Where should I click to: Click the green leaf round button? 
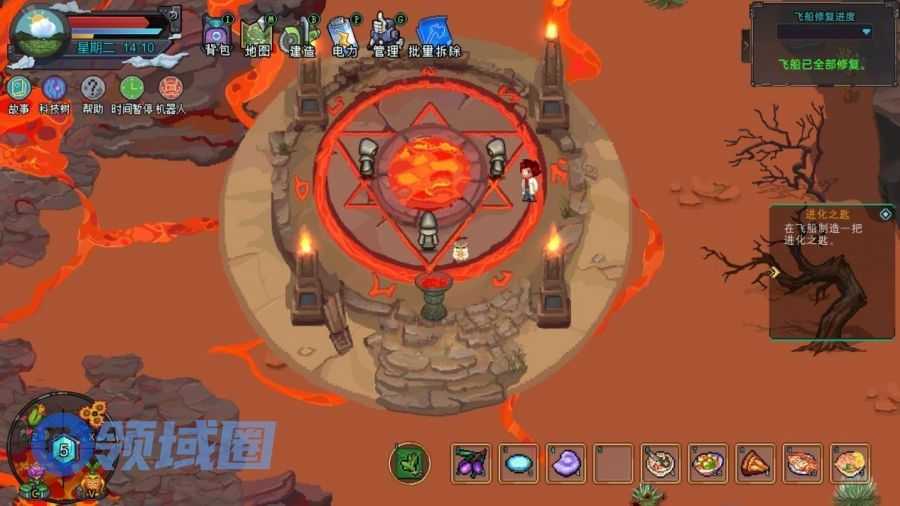(x=409, y=463)
